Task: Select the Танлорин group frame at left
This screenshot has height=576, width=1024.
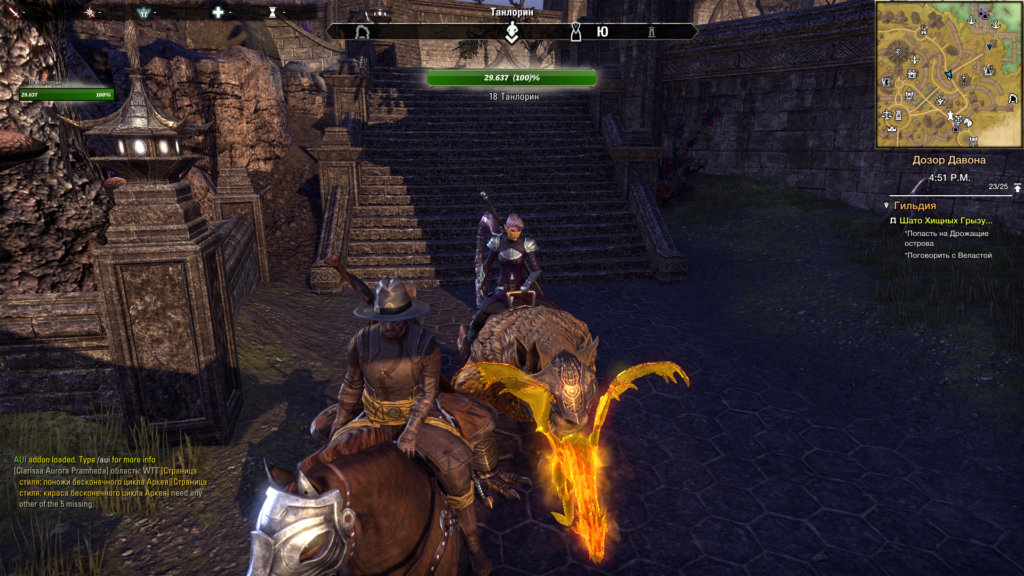Action: [66, 93]
